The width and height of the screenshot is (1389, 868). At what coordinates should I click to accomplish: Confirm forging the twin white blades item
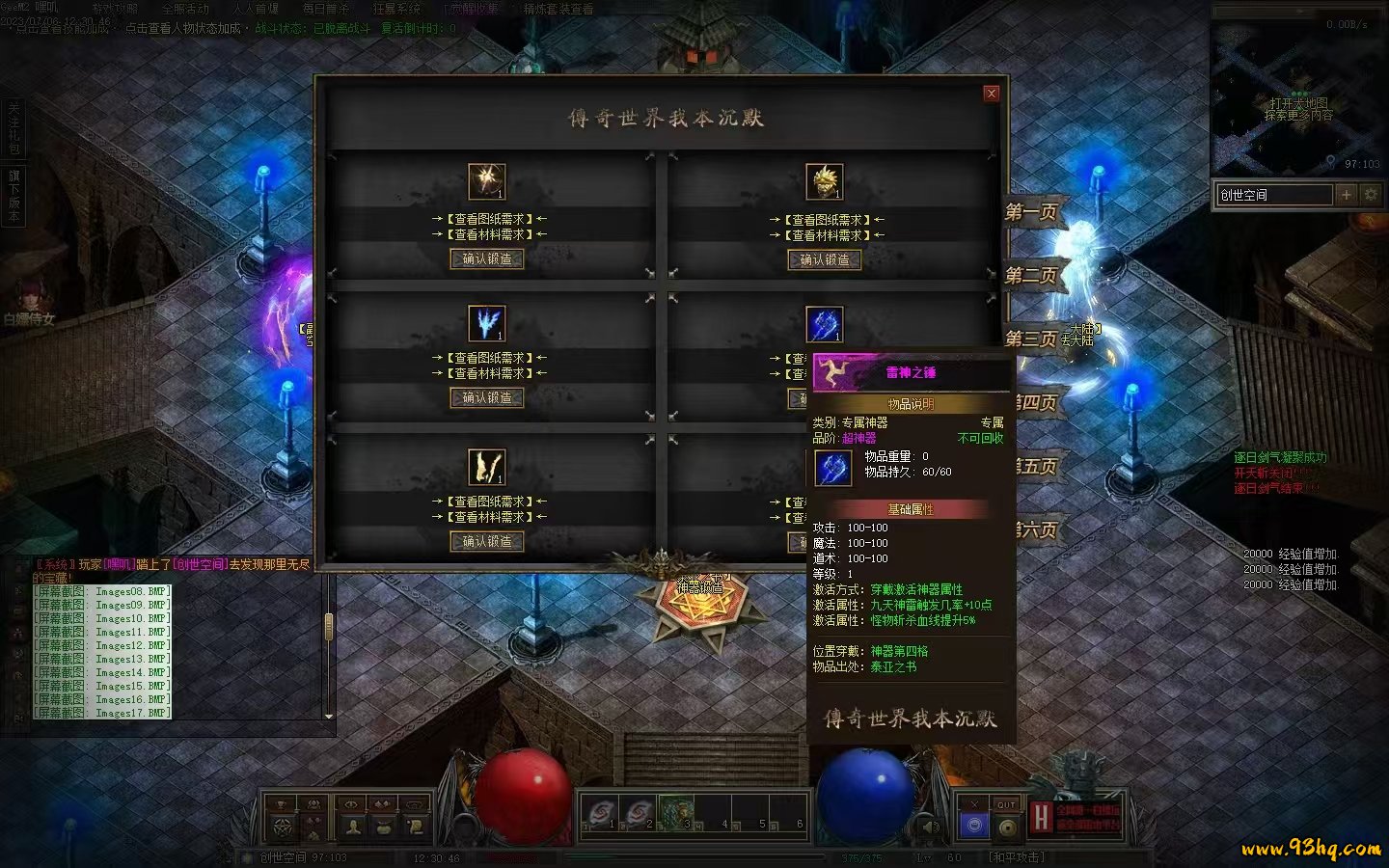tap(487, 541)
